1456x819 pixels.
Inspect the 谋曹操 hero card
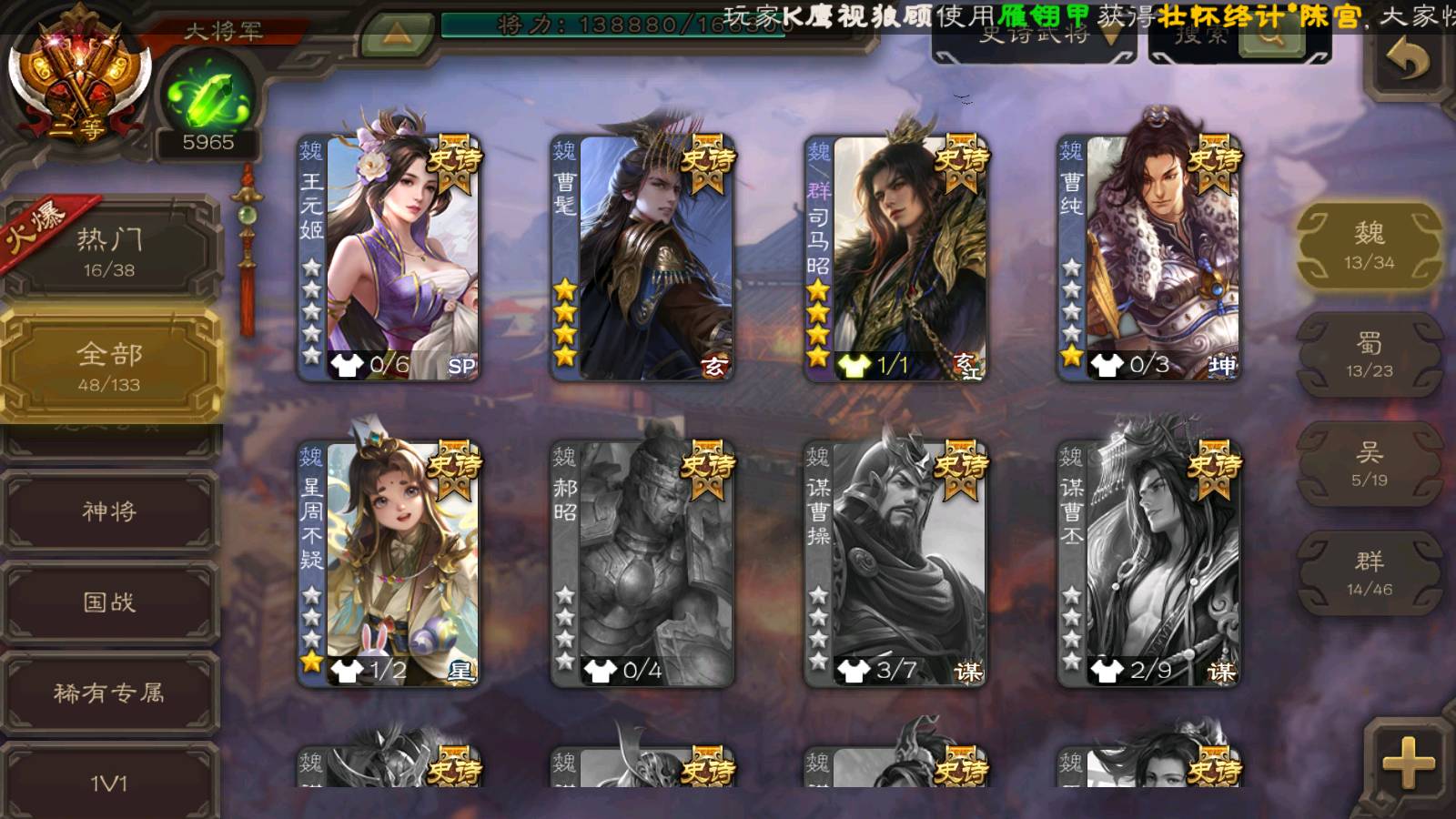click(896, 564)
